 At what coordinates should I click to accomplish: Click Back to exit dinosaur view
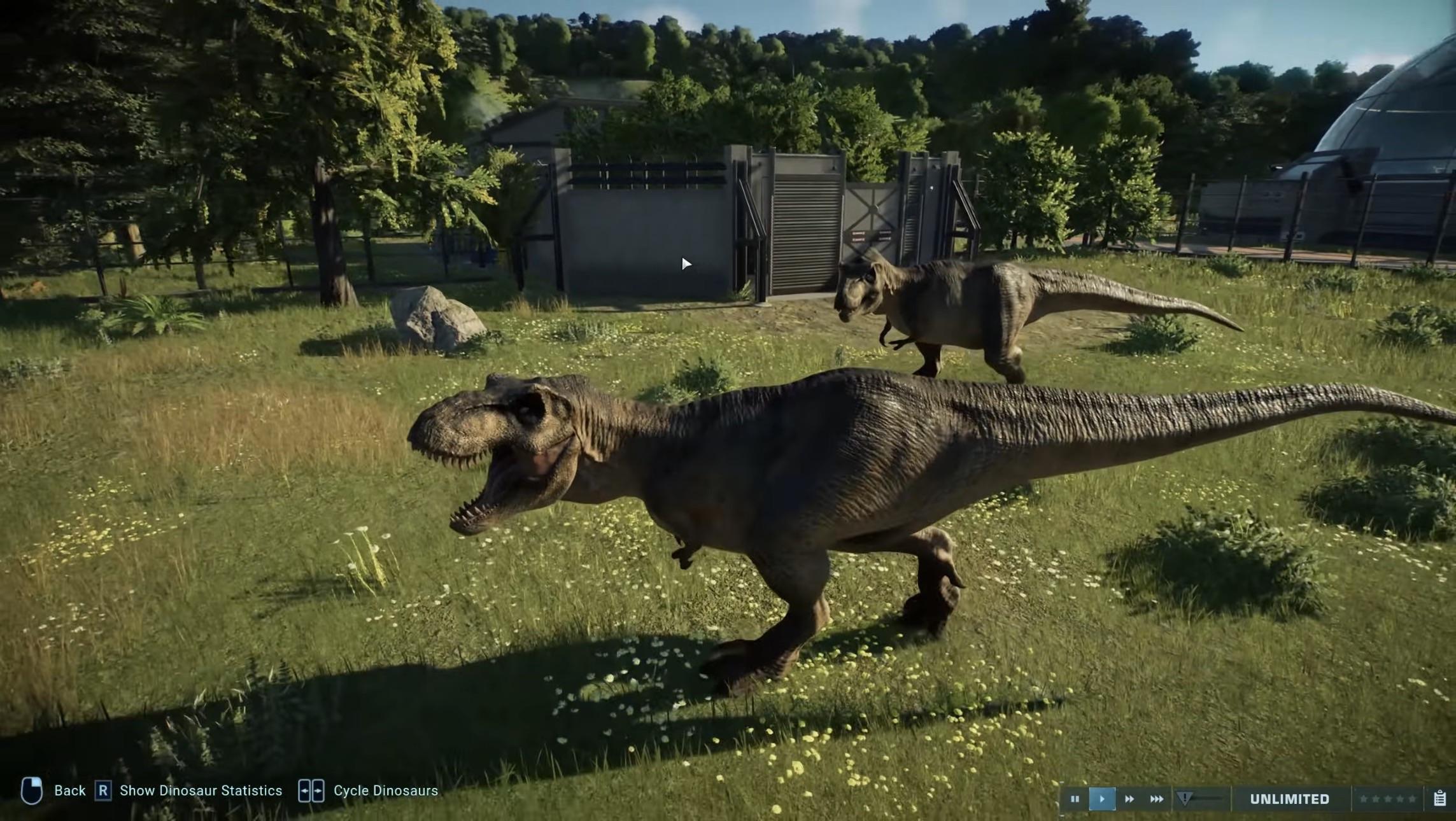click(70, 790)
